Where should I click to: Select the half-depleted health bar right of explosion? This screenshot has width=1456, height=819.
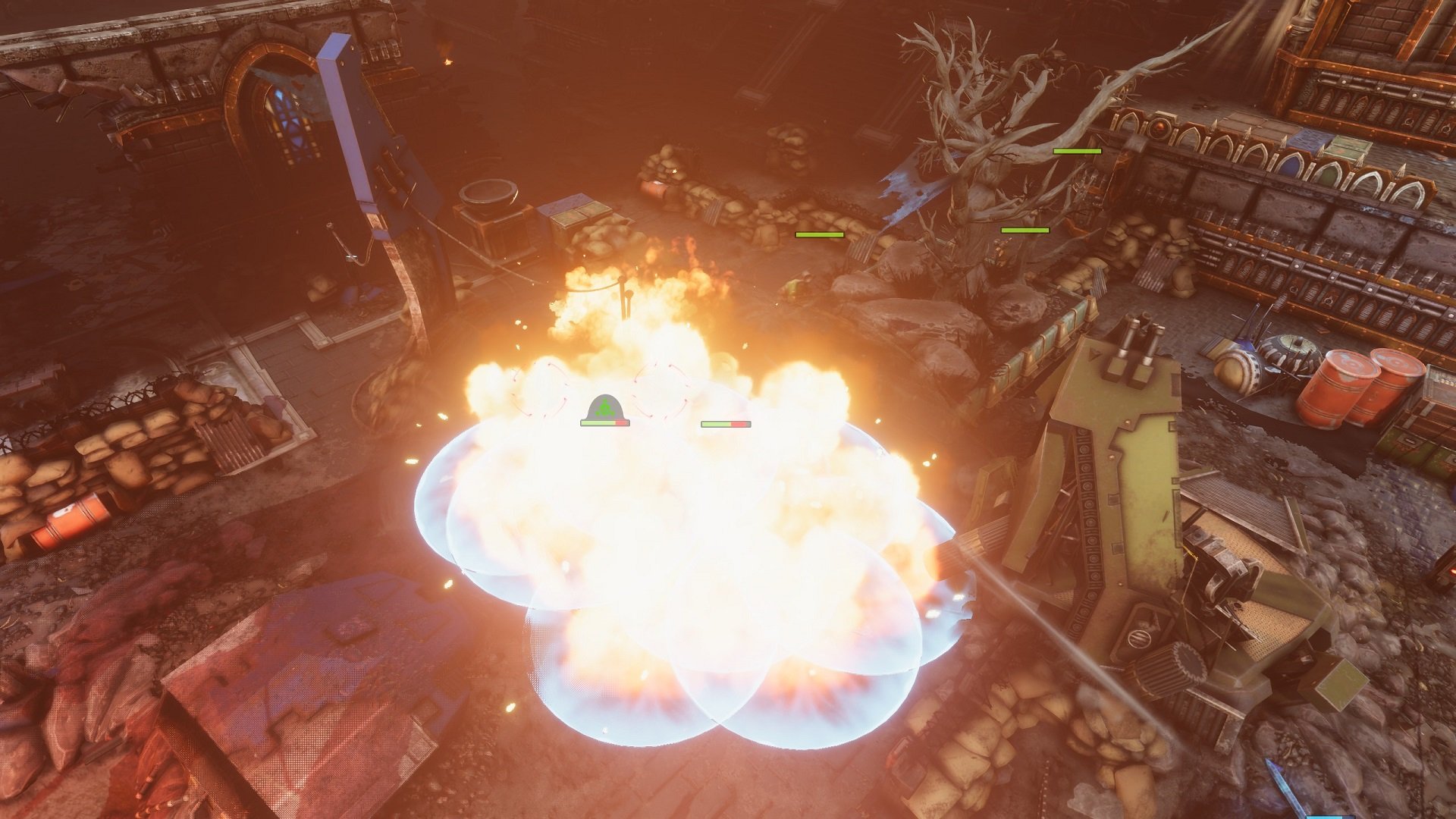724,423
